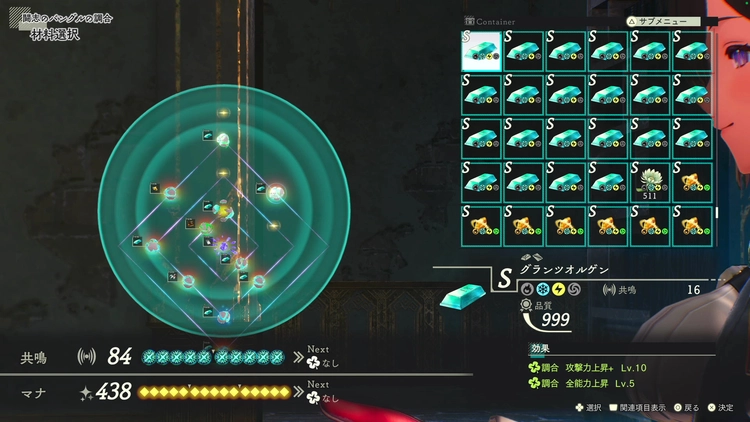This screenshot has height=422, width=750.
Task: Choose the leftmost node in the synthesis circle
Action: 153,244
